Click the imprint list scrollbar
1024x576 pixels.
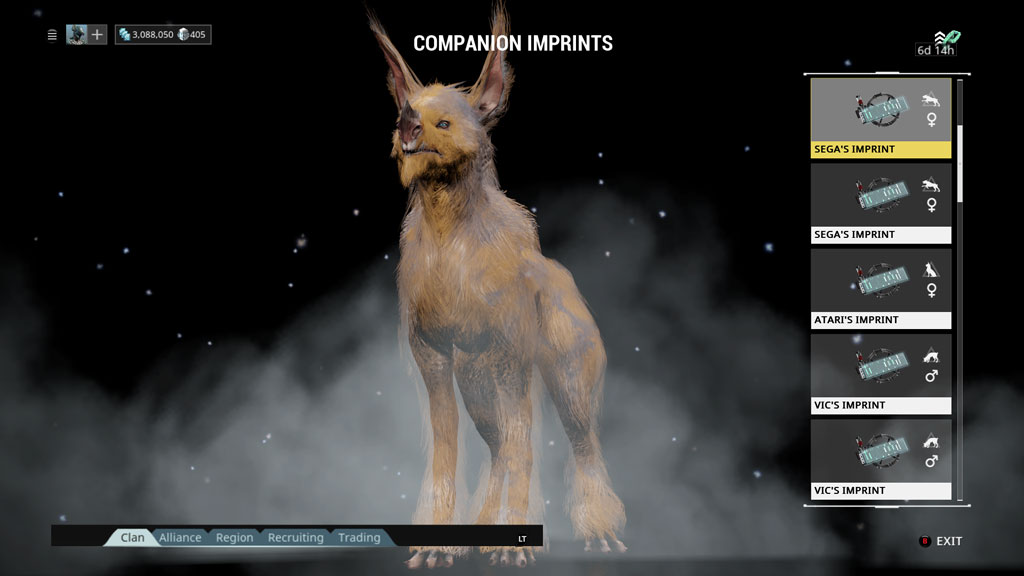[961, 160]
